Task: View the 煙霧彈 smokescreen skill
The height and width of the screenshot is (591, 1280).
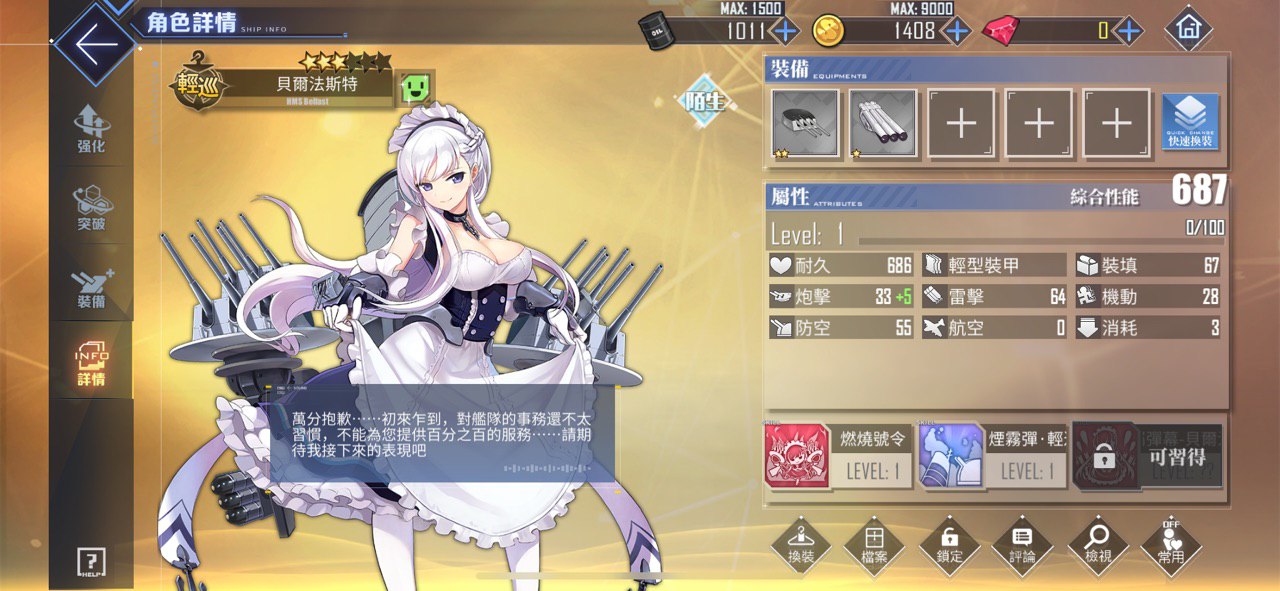Action: [992, 456]
